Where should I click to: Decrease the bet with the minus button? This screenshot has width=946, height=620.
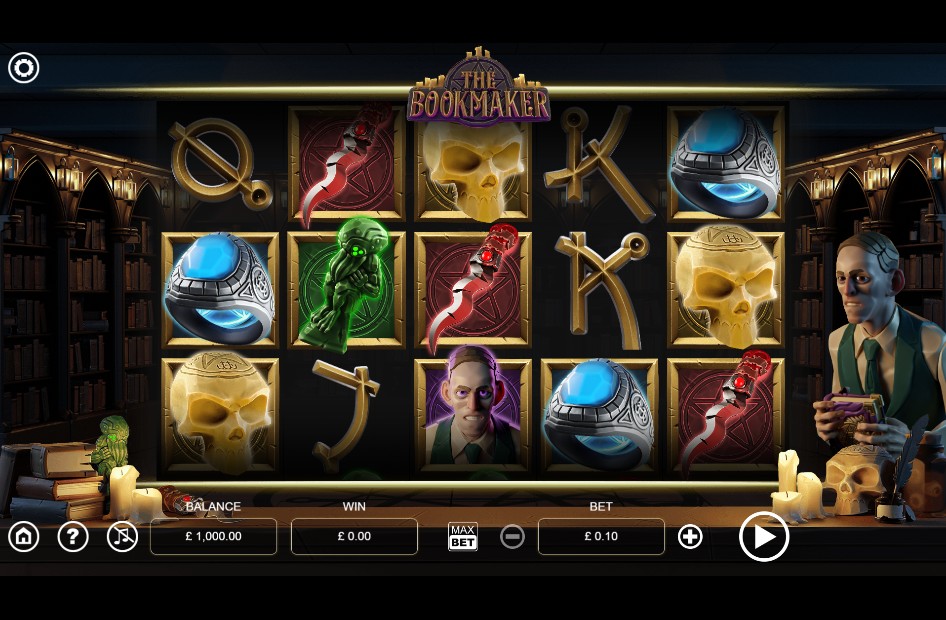tap(512, 537)
